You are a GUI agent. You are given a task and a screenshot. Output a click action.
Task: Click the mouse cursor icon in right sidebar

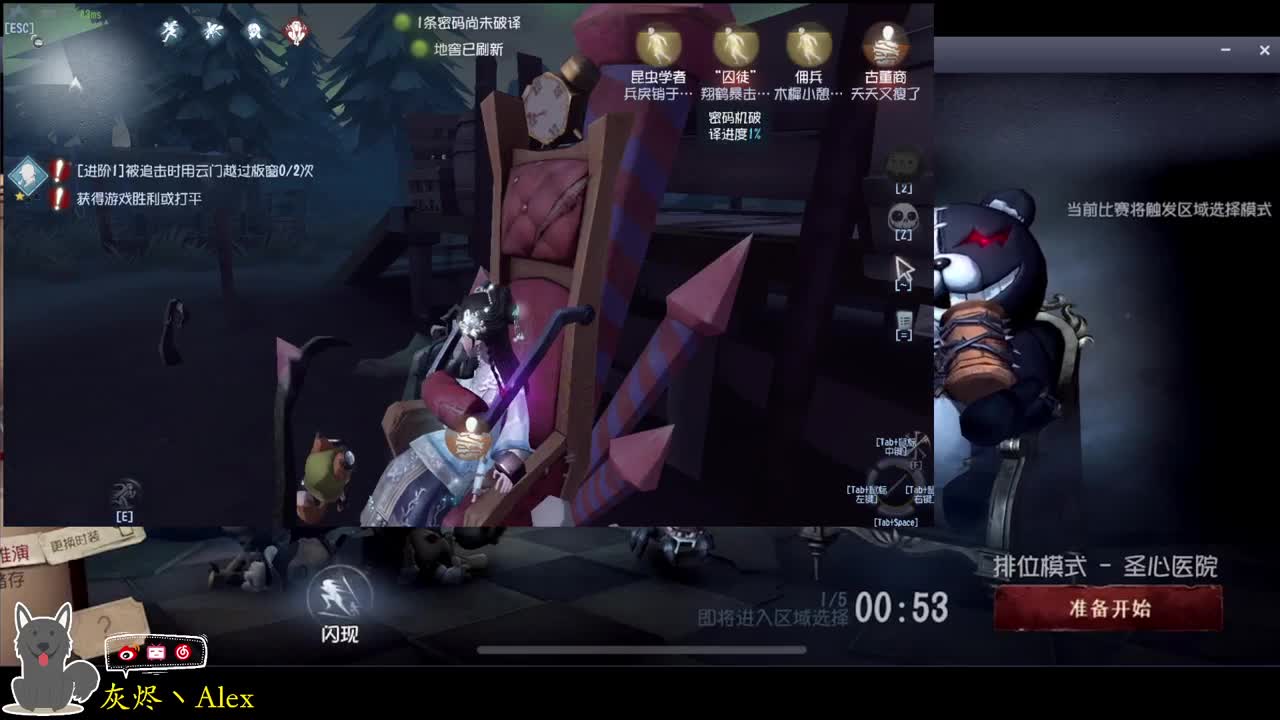[x=903, y=268]
